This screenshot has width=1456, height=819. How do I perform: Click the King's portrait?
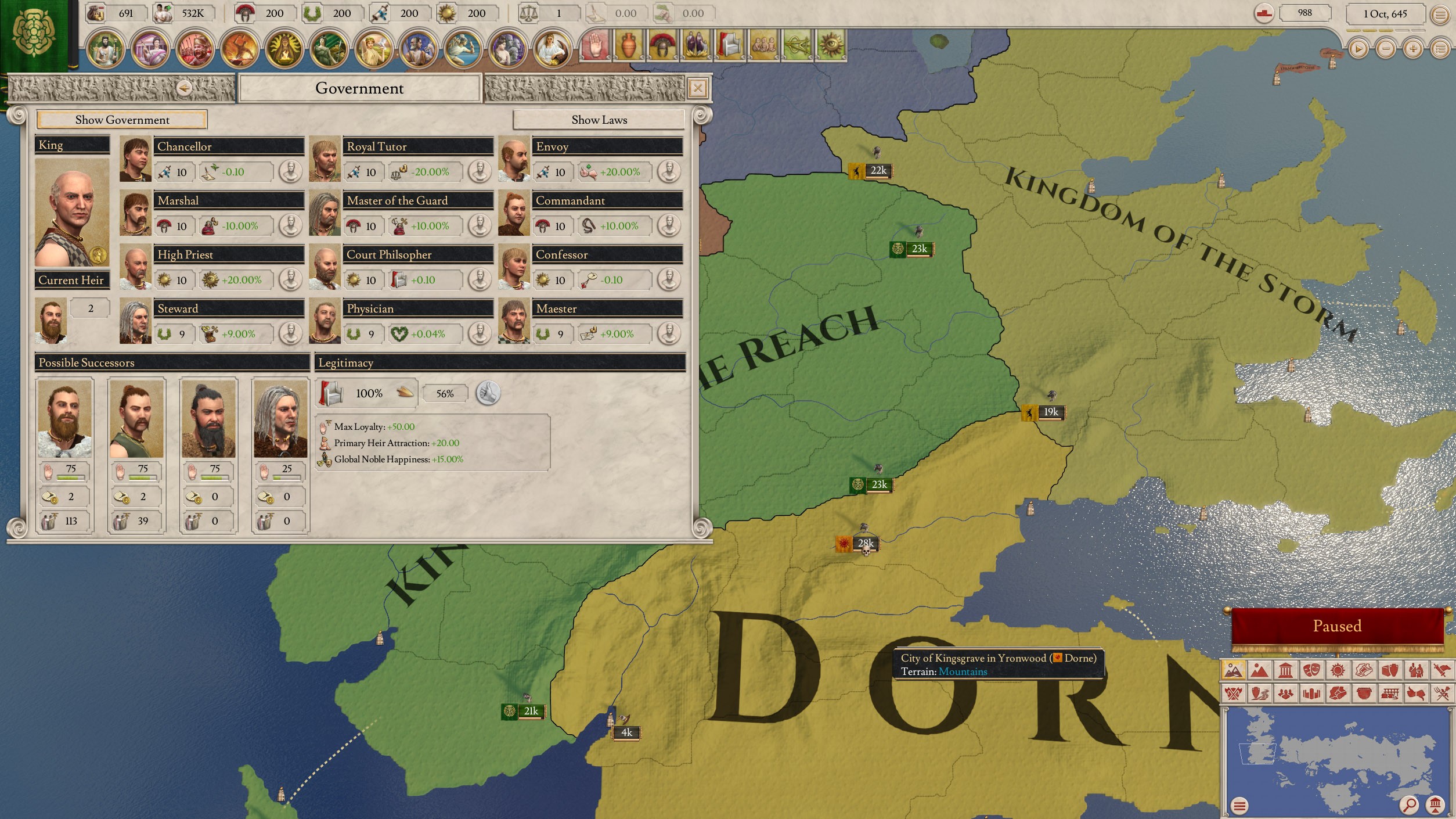pos(72,213)
